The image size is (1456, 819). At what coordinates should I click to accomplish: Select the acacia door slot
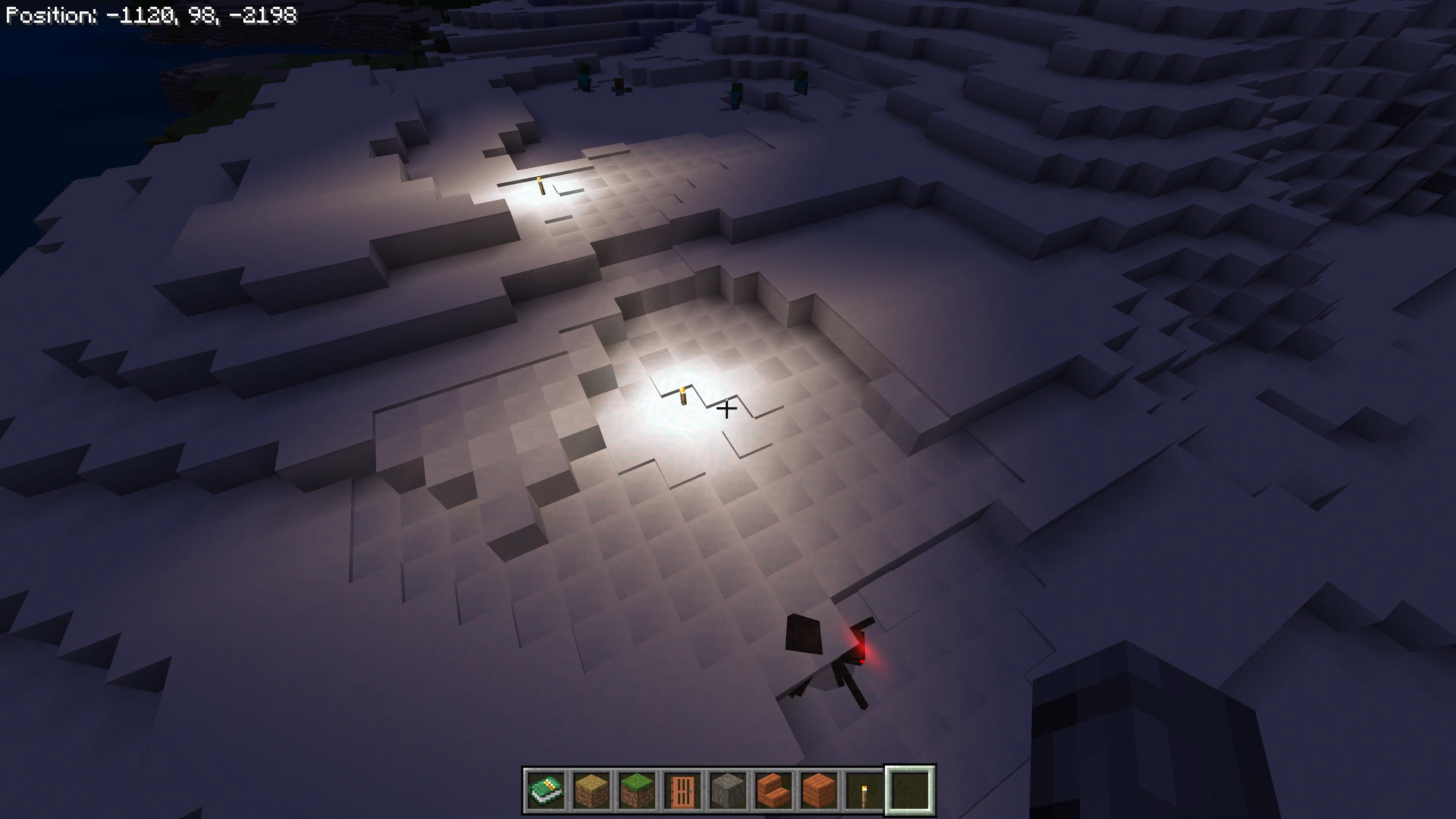[682, 789]
